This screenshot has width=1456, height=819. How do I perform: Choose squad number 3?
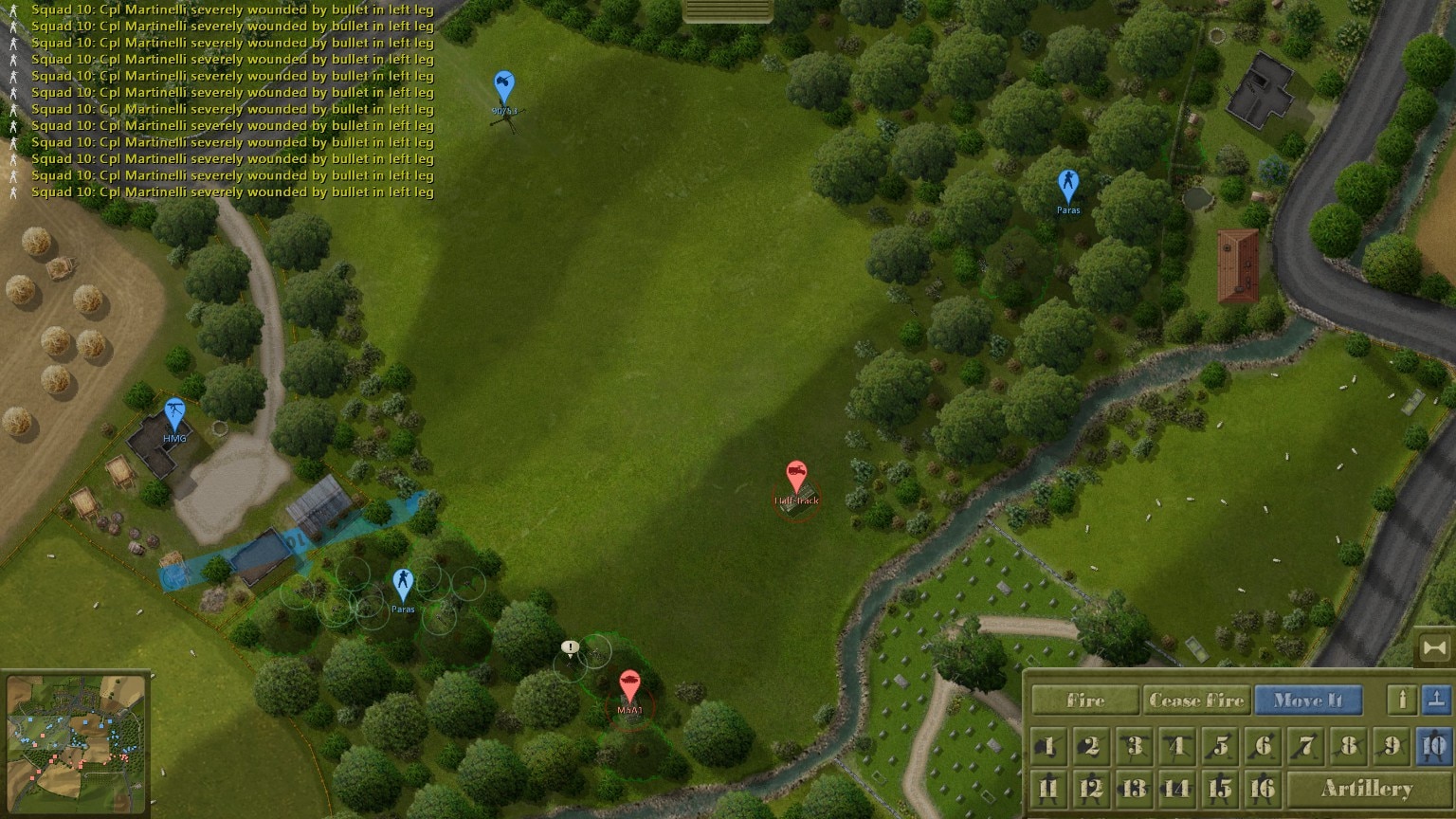(x=1134, y=746)
